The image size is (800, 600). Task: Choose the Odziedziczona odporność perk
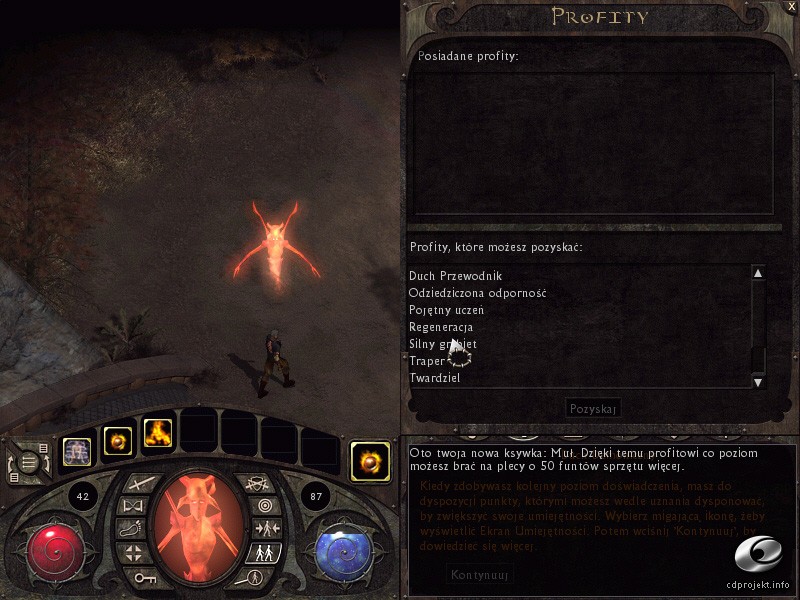(x=477, y=293)
